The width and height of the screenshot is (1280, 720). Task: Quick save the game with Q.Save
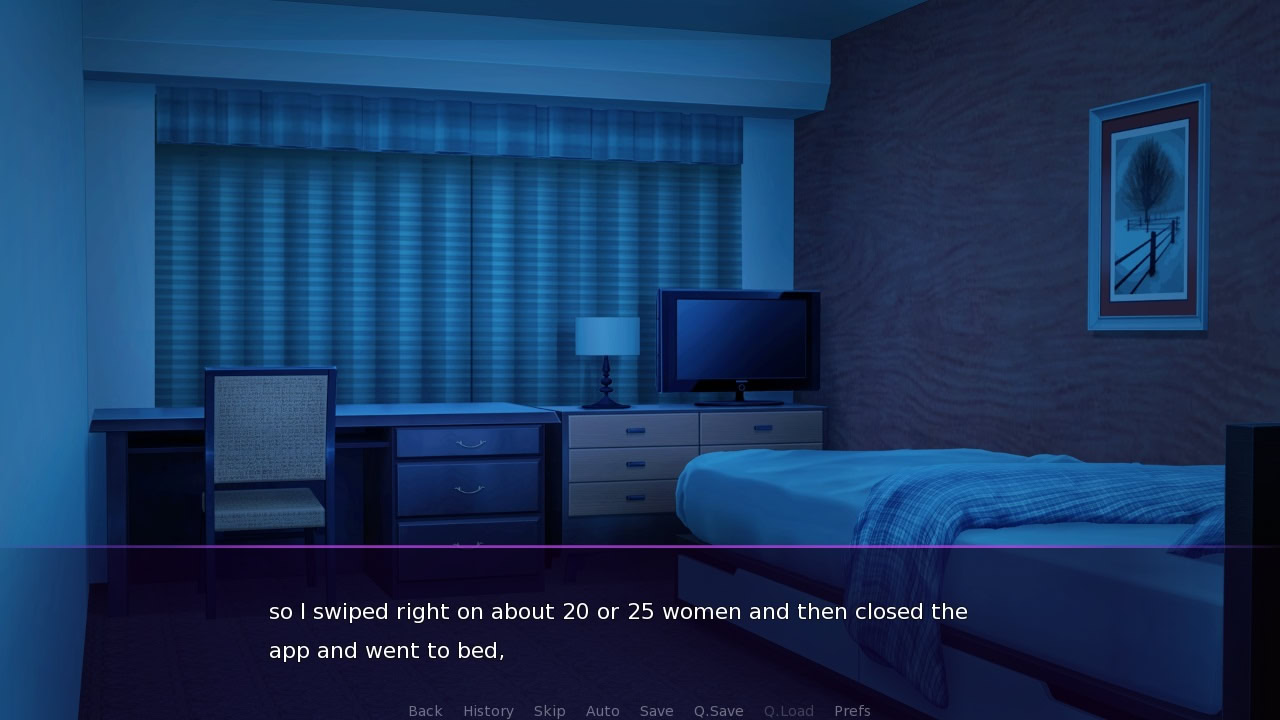pos(718,711)
